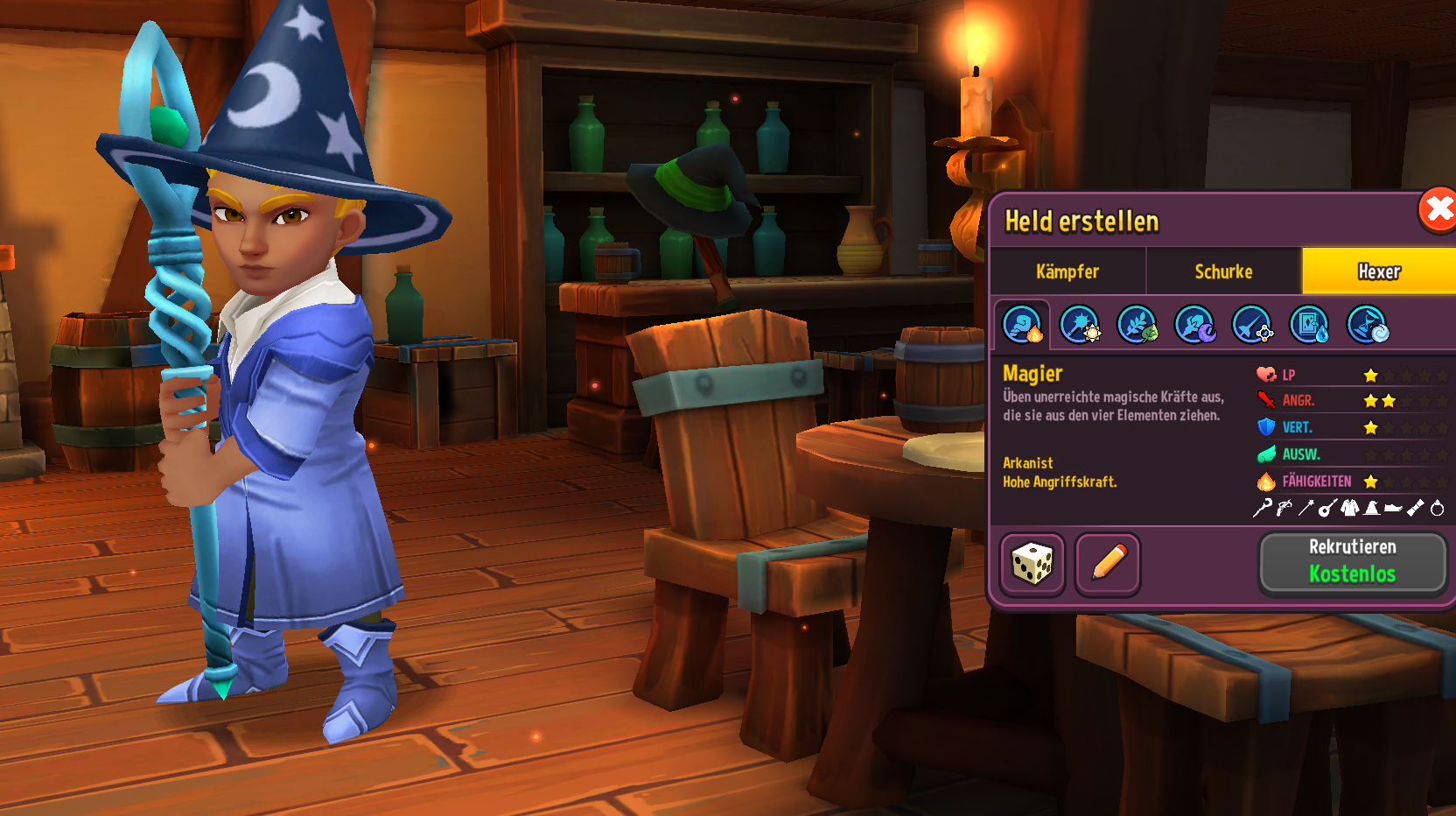Switch to the Schurke class tab
1456x816 pixels.
(1223, 271)
